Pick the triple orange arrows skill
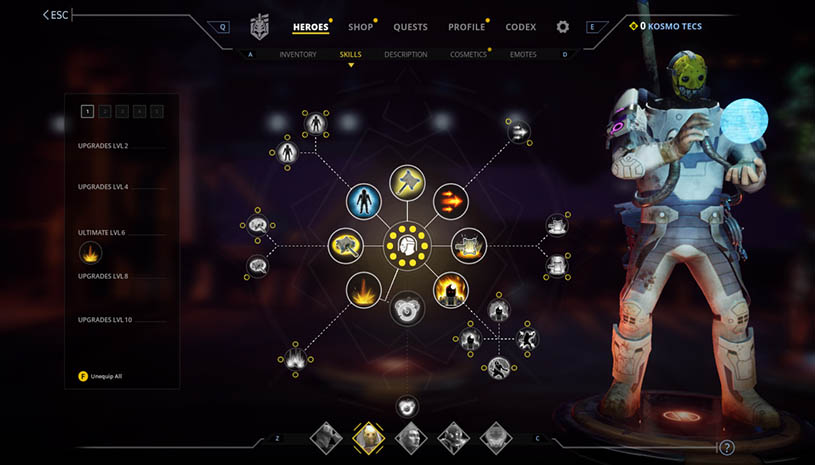 tap(450, 200)
